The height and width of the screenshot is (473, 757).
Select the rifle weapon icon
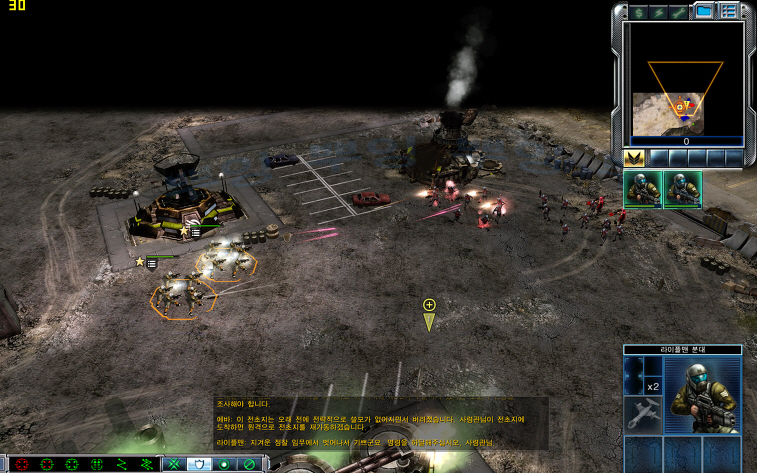pyautogui.click(x=639, y=419)
